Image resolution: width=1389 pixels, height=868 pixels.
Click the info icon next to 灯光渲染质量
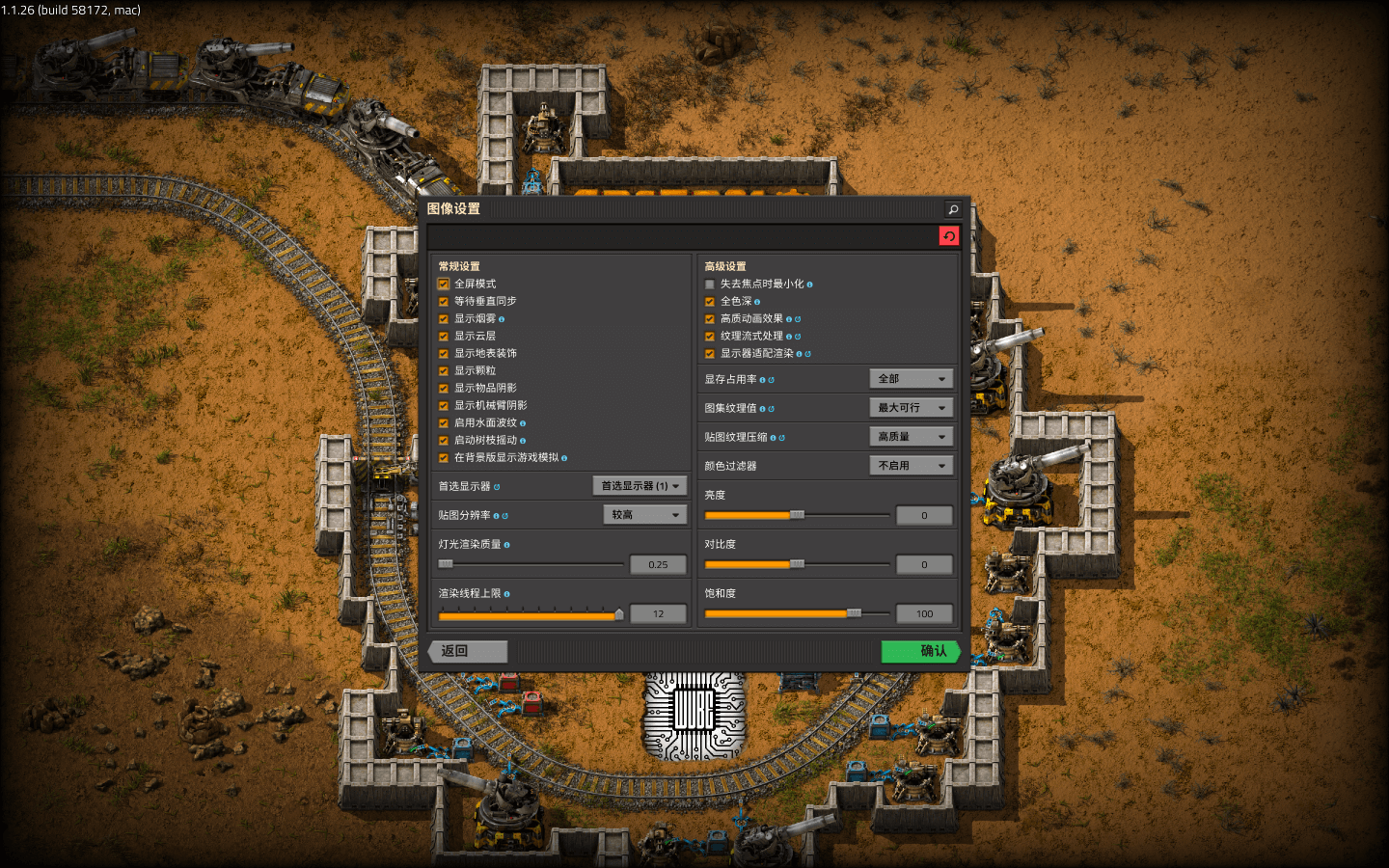507,545
